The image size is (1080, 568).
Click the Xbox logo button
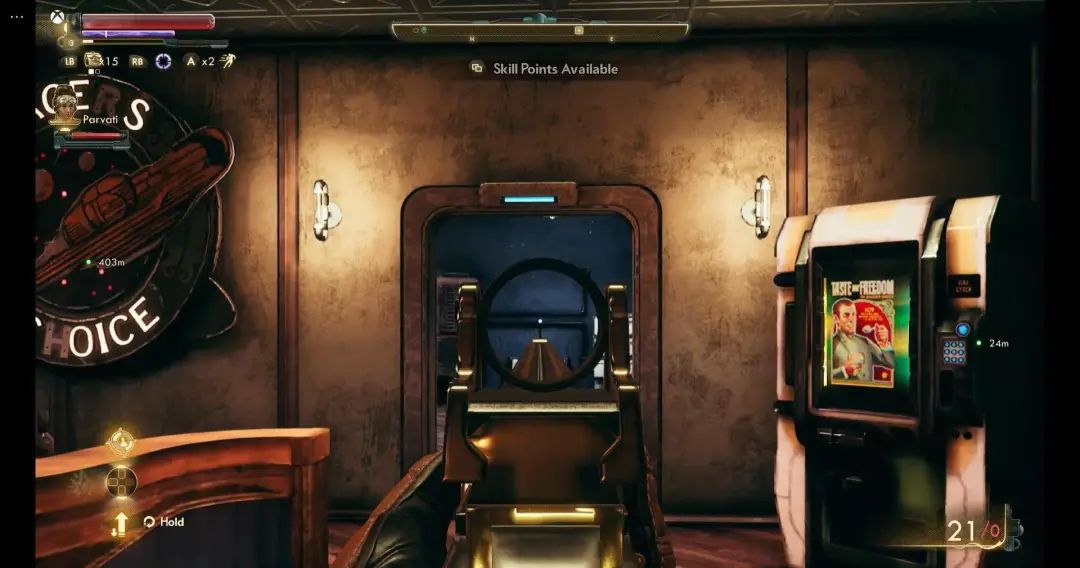coord(56,20)
